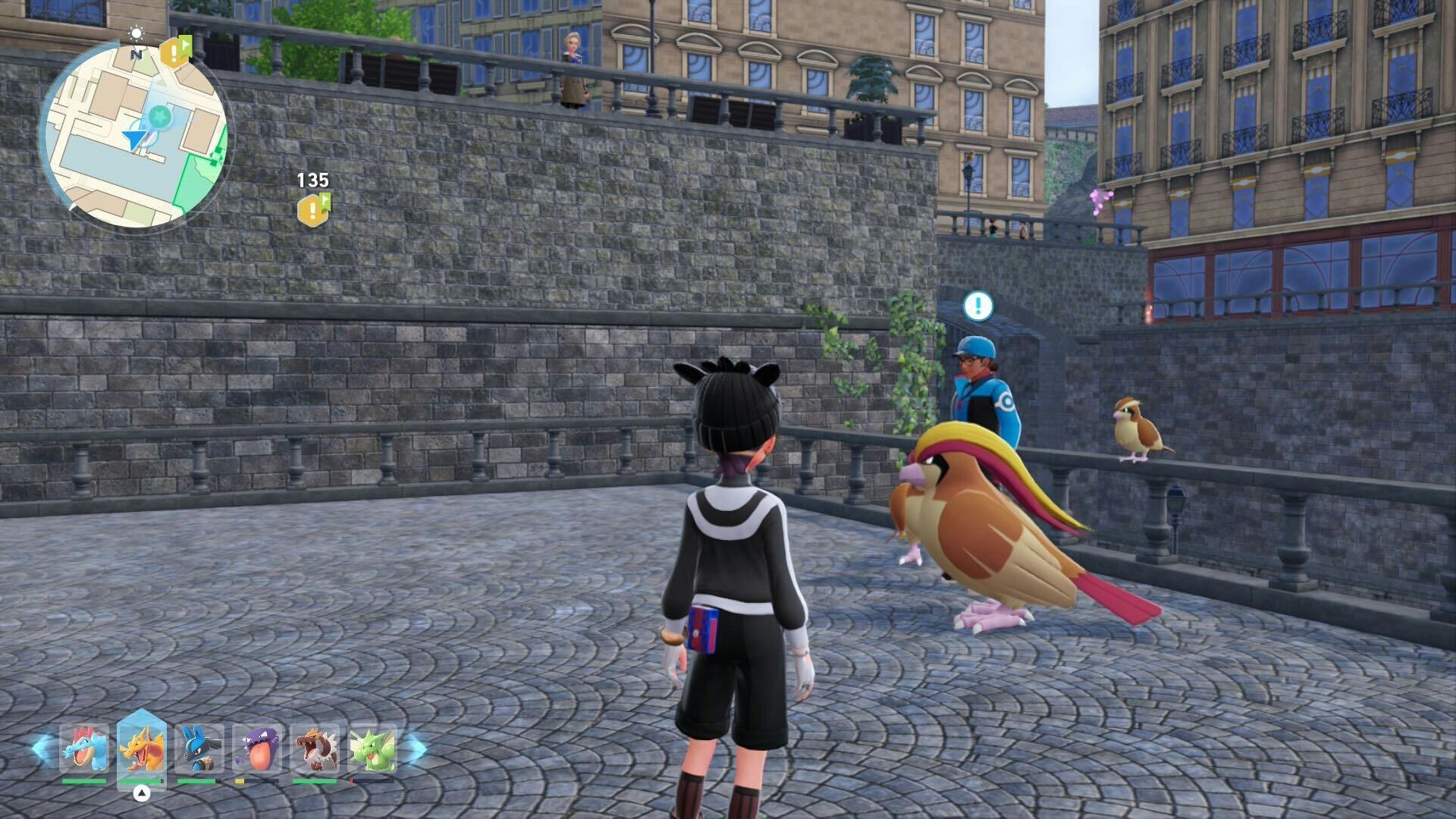Select the green Pokémon party slot

coord(372,749)
